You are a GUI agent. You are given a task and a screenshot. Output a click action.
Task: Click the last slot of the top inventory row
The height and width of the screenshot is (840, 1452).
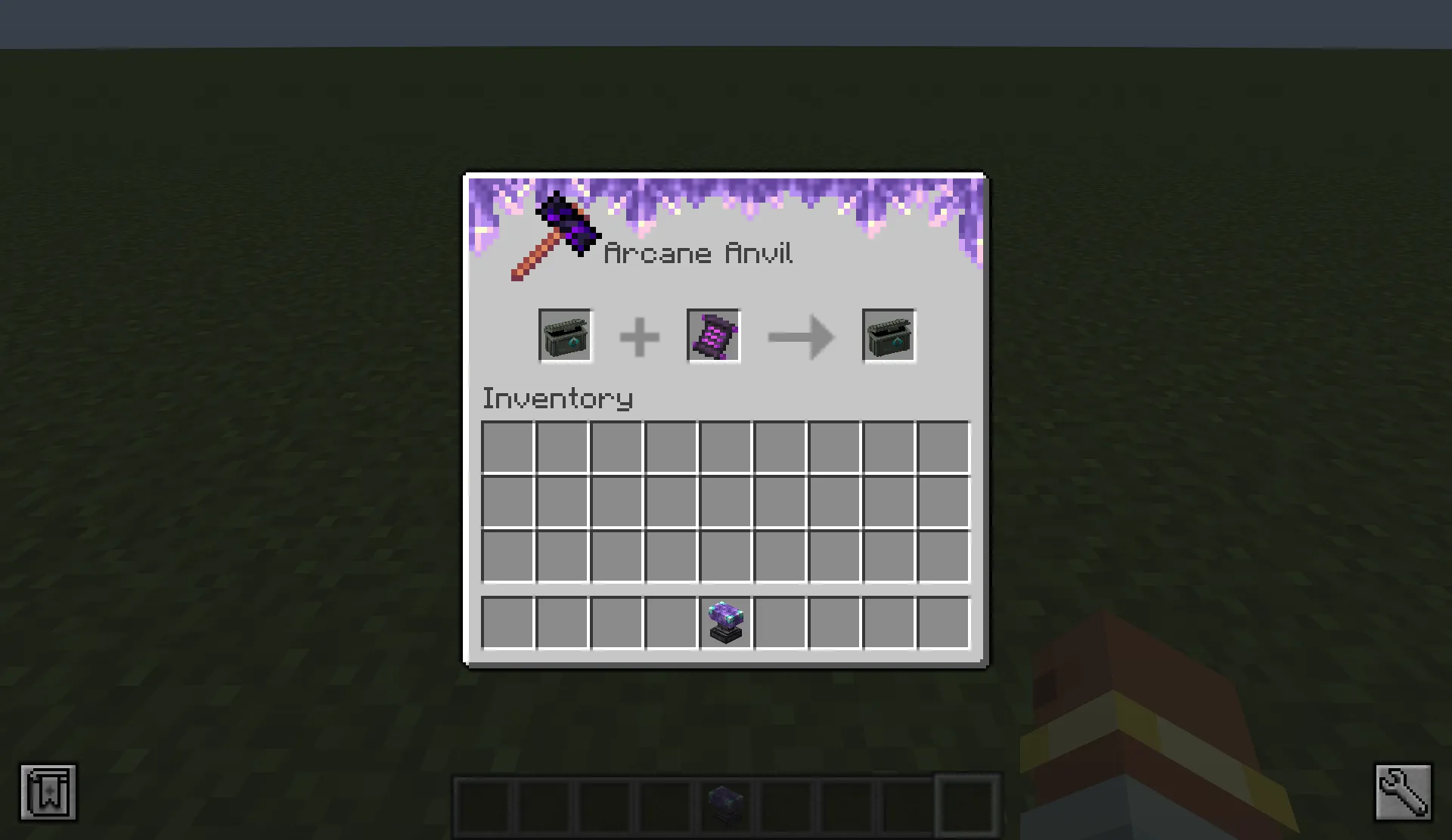click(943, 447)
